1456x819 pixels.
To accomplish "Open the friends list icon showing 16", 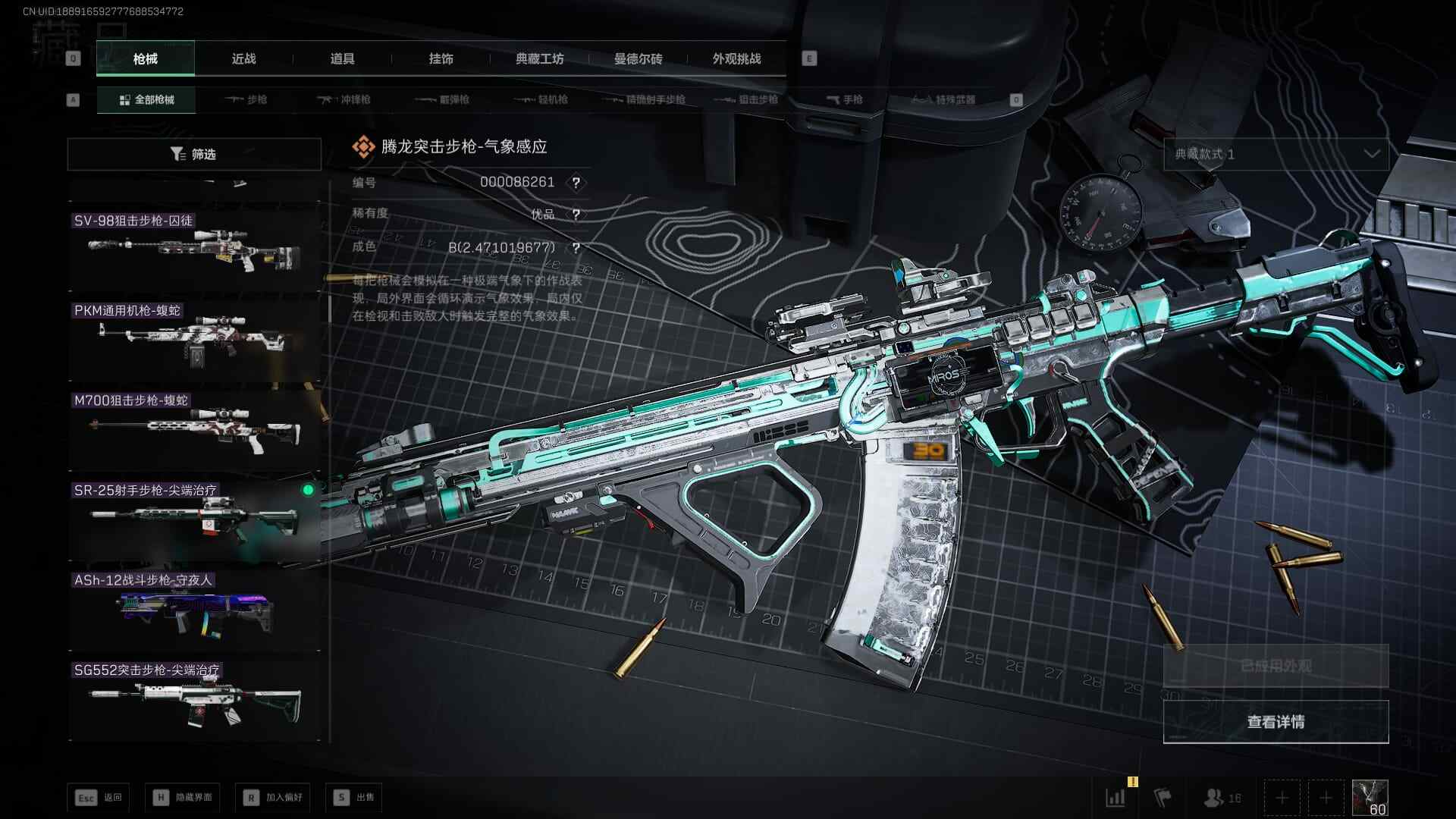I will pos(1222,798).
